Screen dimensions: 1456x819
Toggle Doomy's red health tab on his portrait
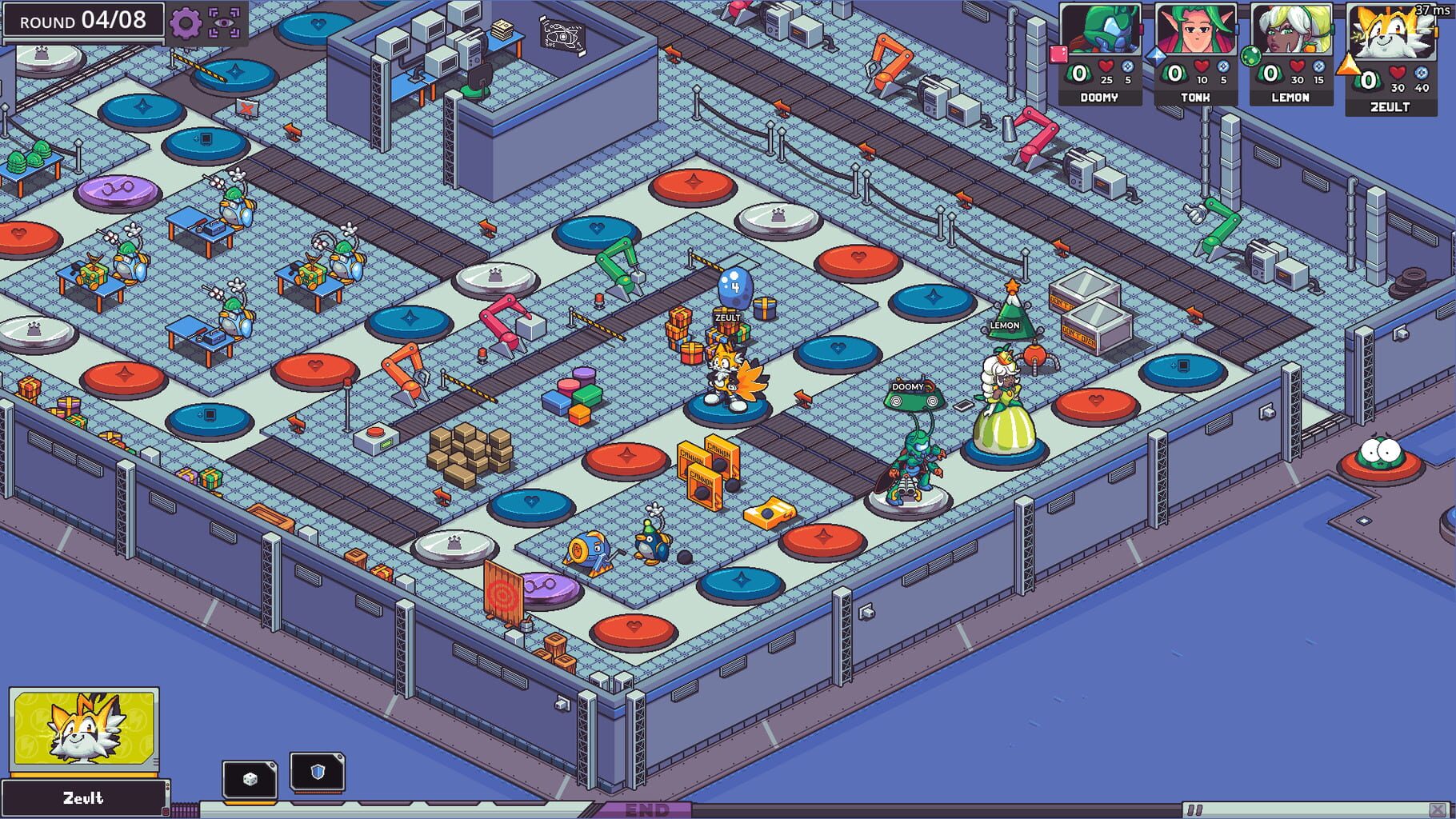point(1141,30)
